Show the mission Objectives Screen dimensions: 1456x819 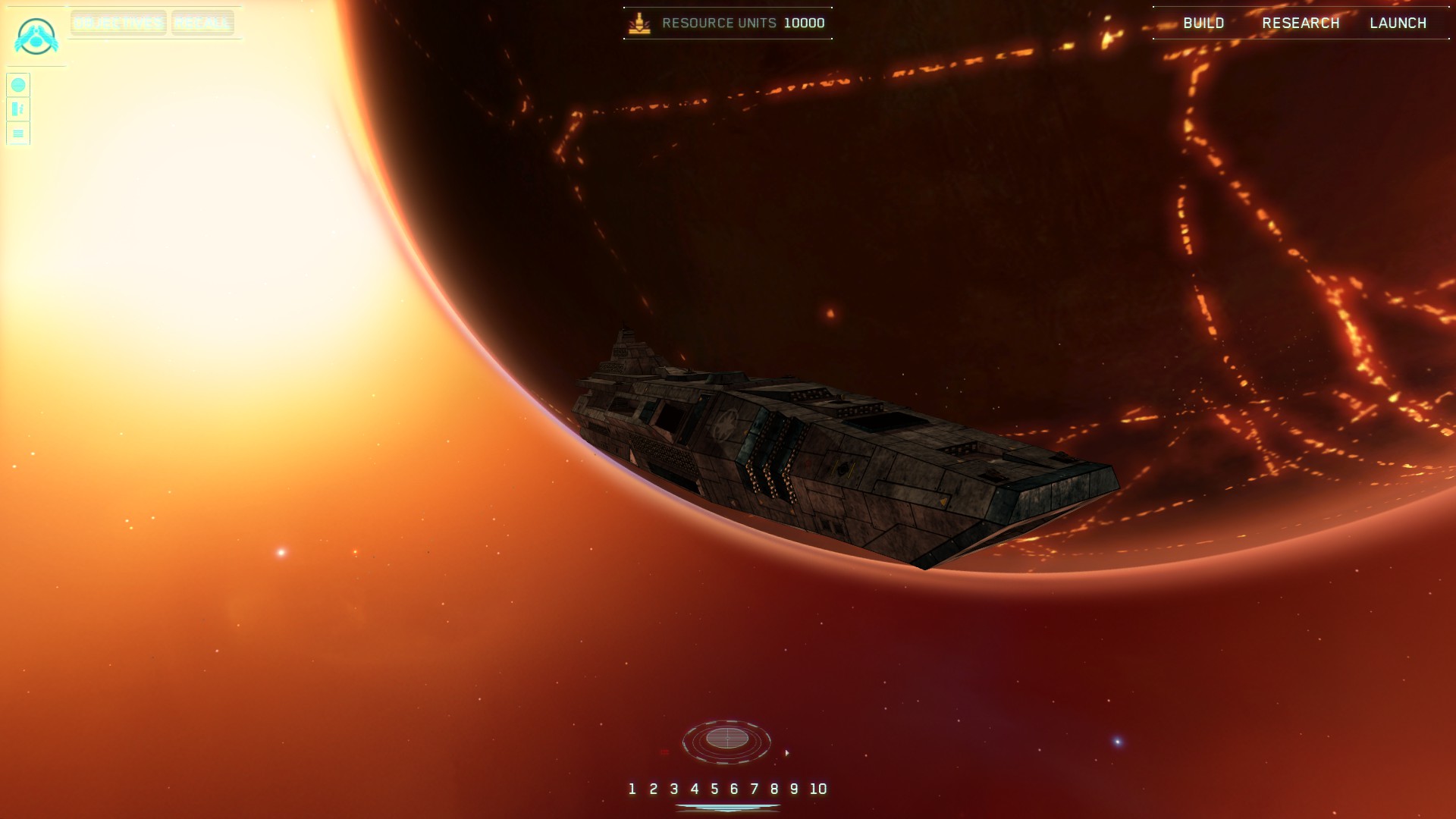click(x=118, y=23)
